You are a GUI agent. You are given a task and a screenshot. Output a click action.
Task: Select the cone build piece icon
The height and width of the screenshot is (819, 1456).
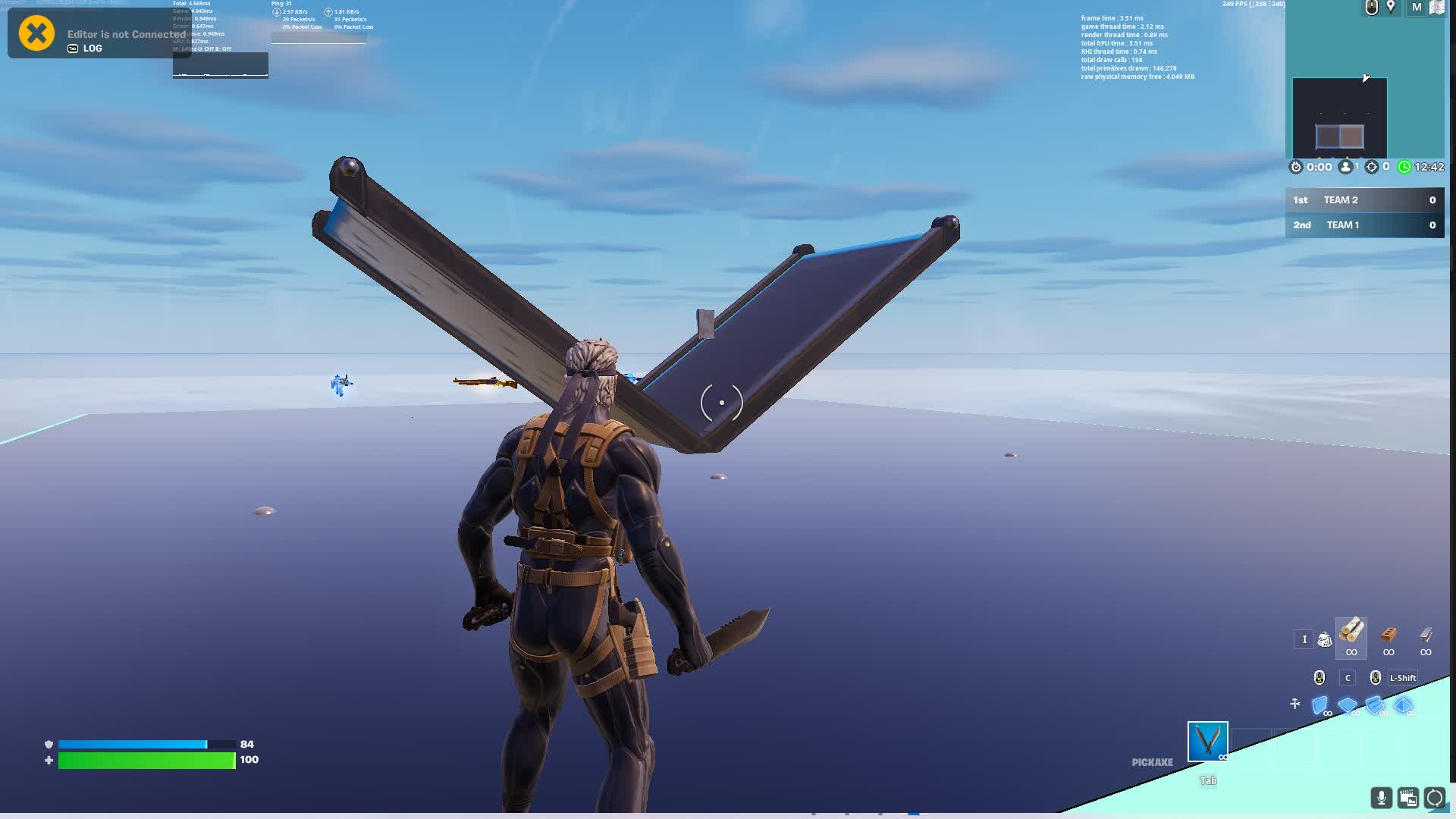coord(1403,704)
